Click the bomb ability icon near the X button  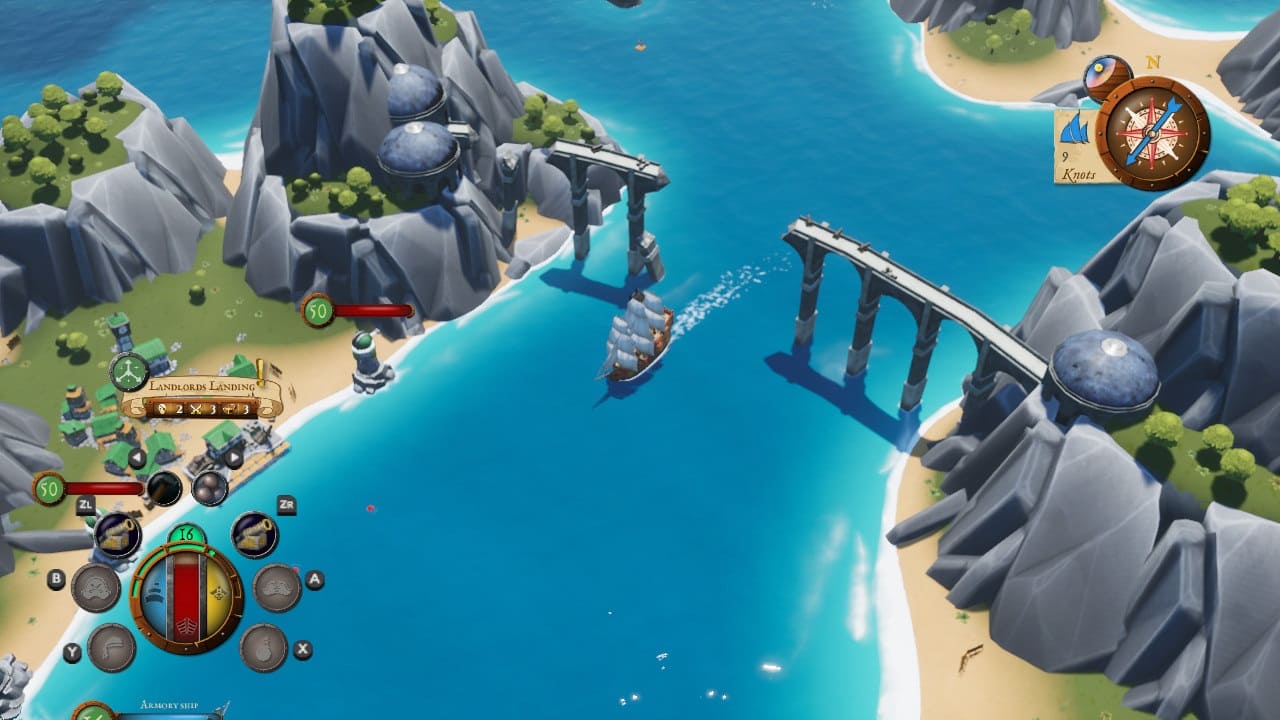coord(264,647)
